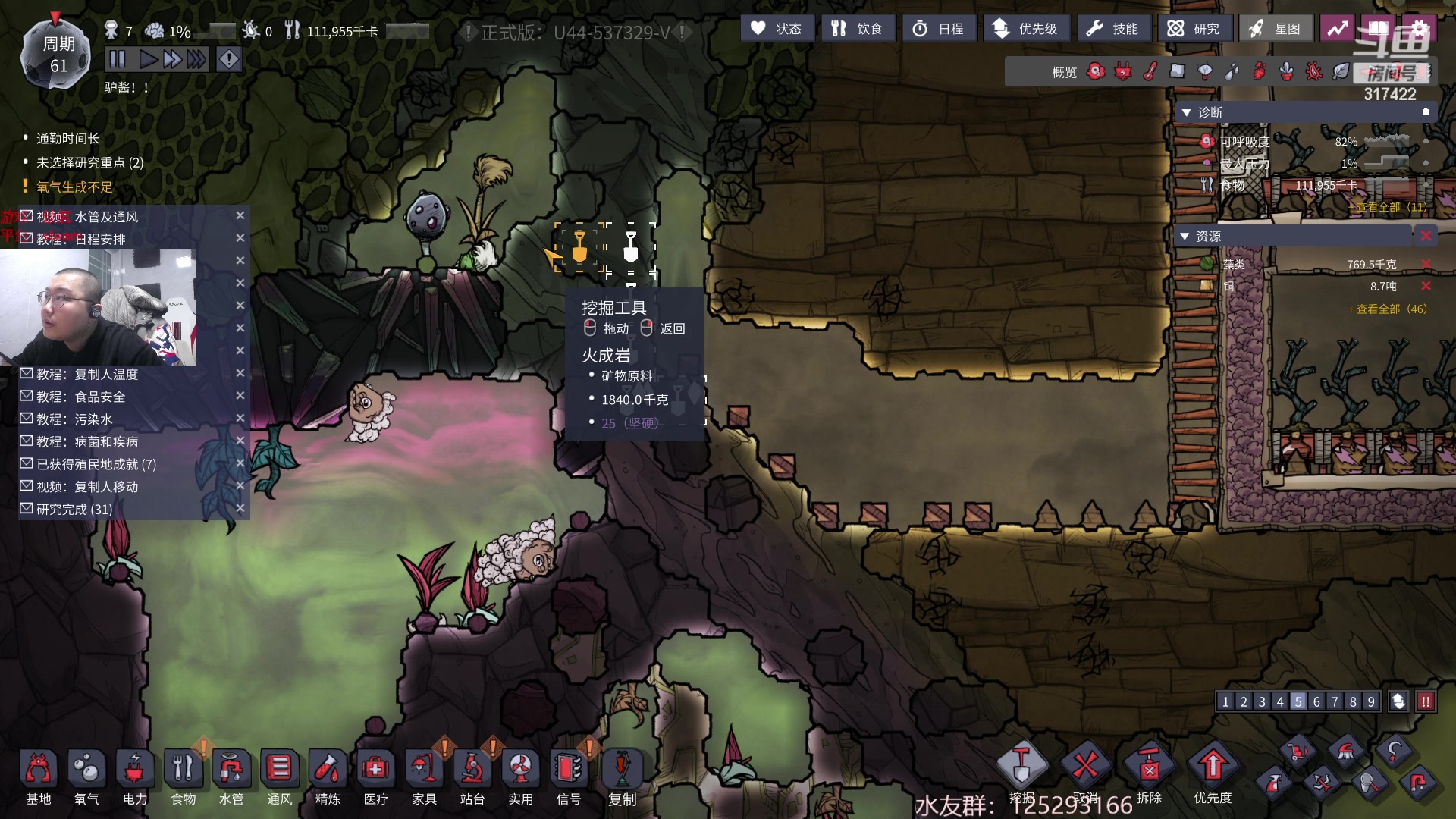Show all resources via 查看全部 (46)
Image resolution: width=1456 pixels, height=819 pixels.
[1387, 309]
